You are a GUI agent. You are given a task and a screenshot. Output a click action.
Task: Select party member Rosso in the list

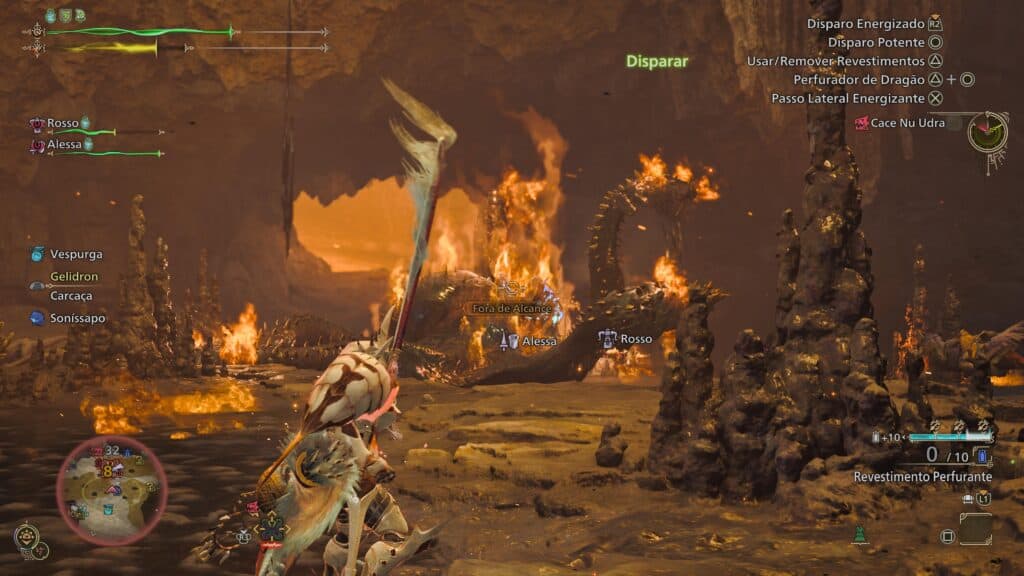(x=62, y=123)
